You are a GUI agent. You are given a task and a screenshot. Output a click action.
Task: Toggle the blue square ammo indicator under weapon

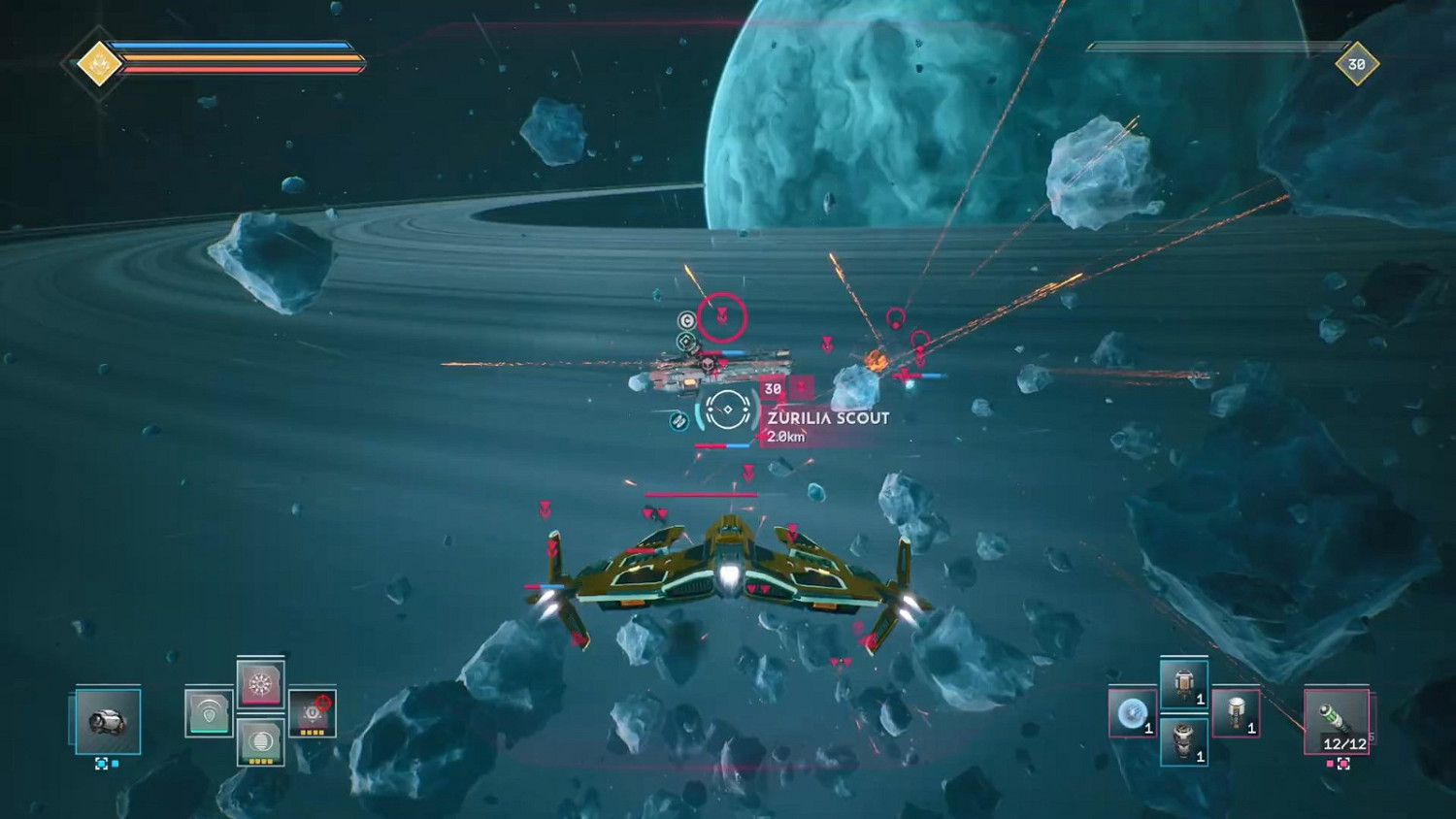tap(115, 764)
